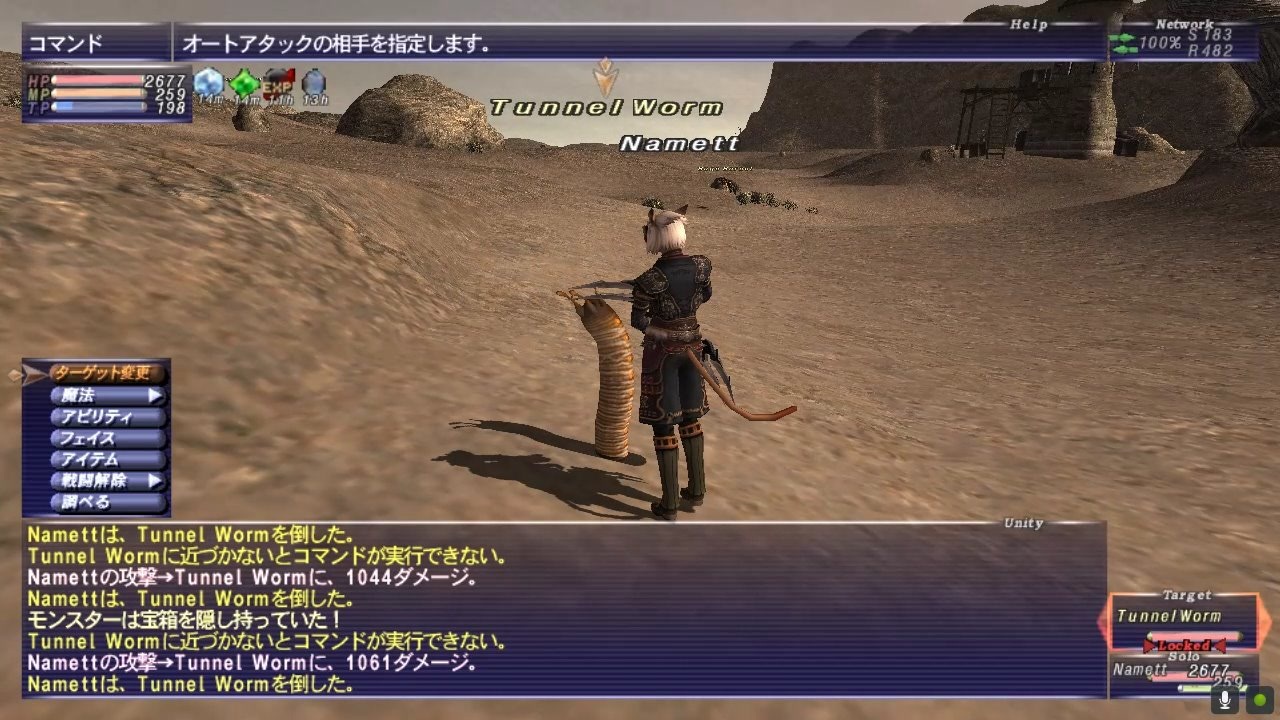Click the Help banner at the top right
1280x720 pixels.
(x=1028, y=24)
